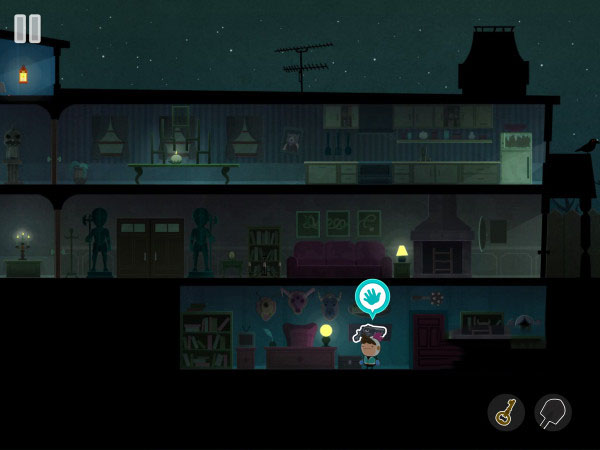Pause the game

click(x=28, y=28)
